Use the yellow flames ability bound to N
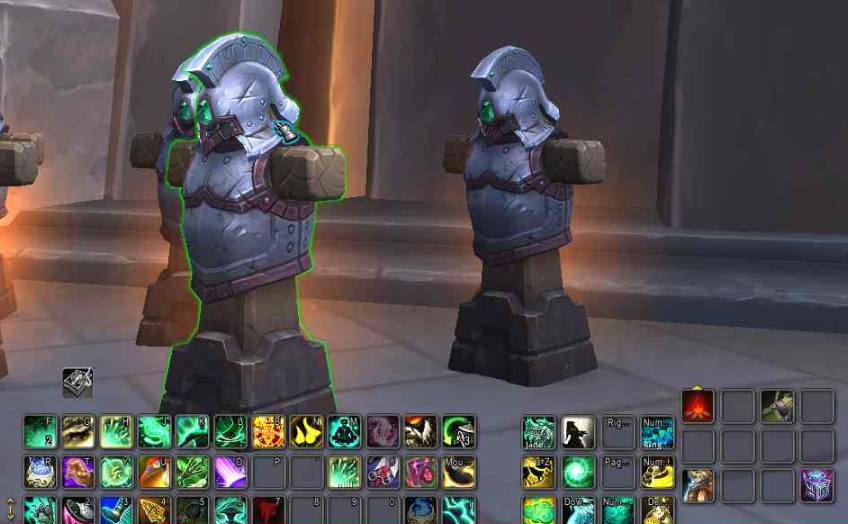This screenshot has height=524, width=848. (x=306, y=432)
